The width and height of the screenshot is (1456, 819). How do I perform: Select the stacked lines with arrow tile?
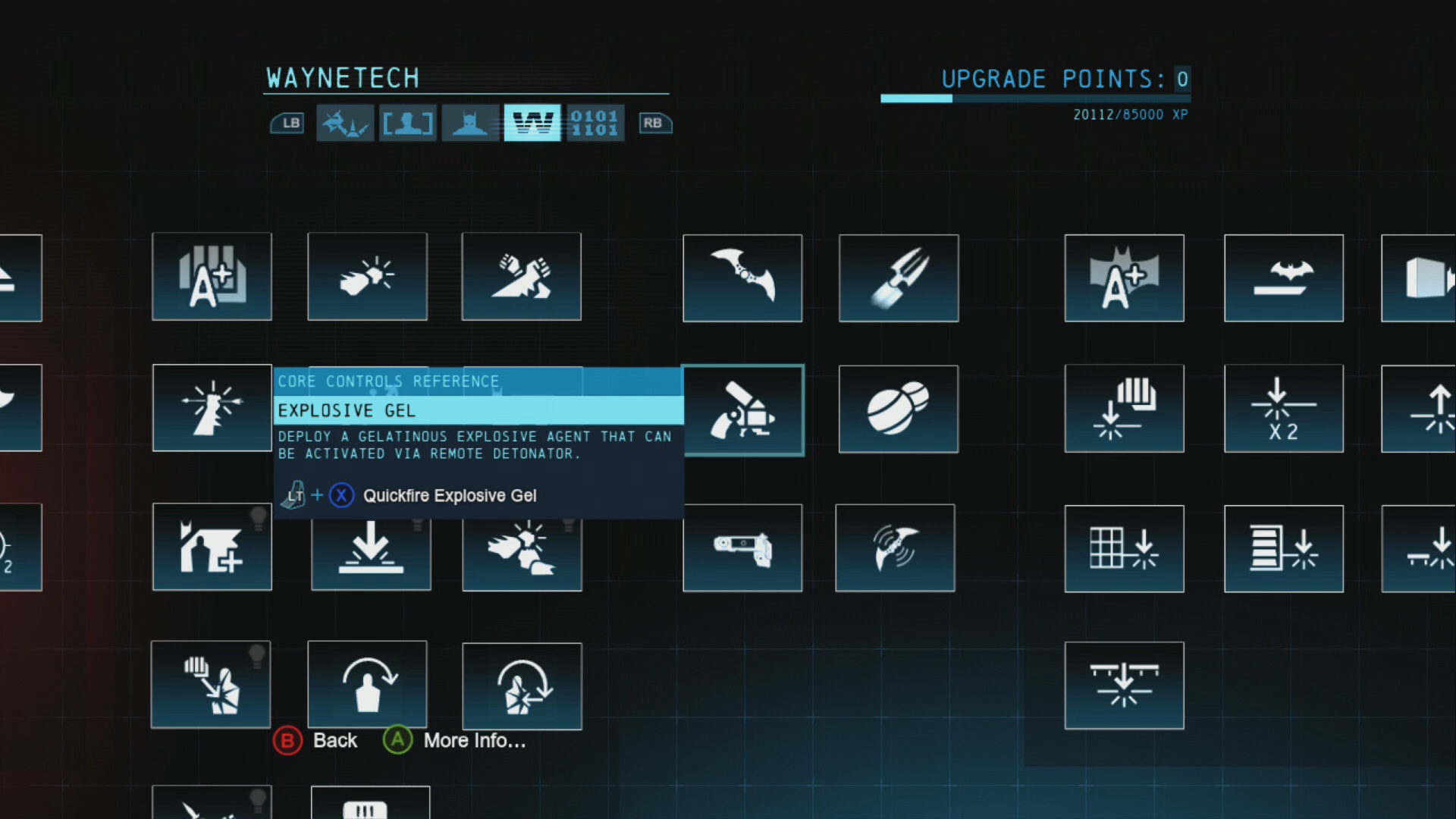1283,548
